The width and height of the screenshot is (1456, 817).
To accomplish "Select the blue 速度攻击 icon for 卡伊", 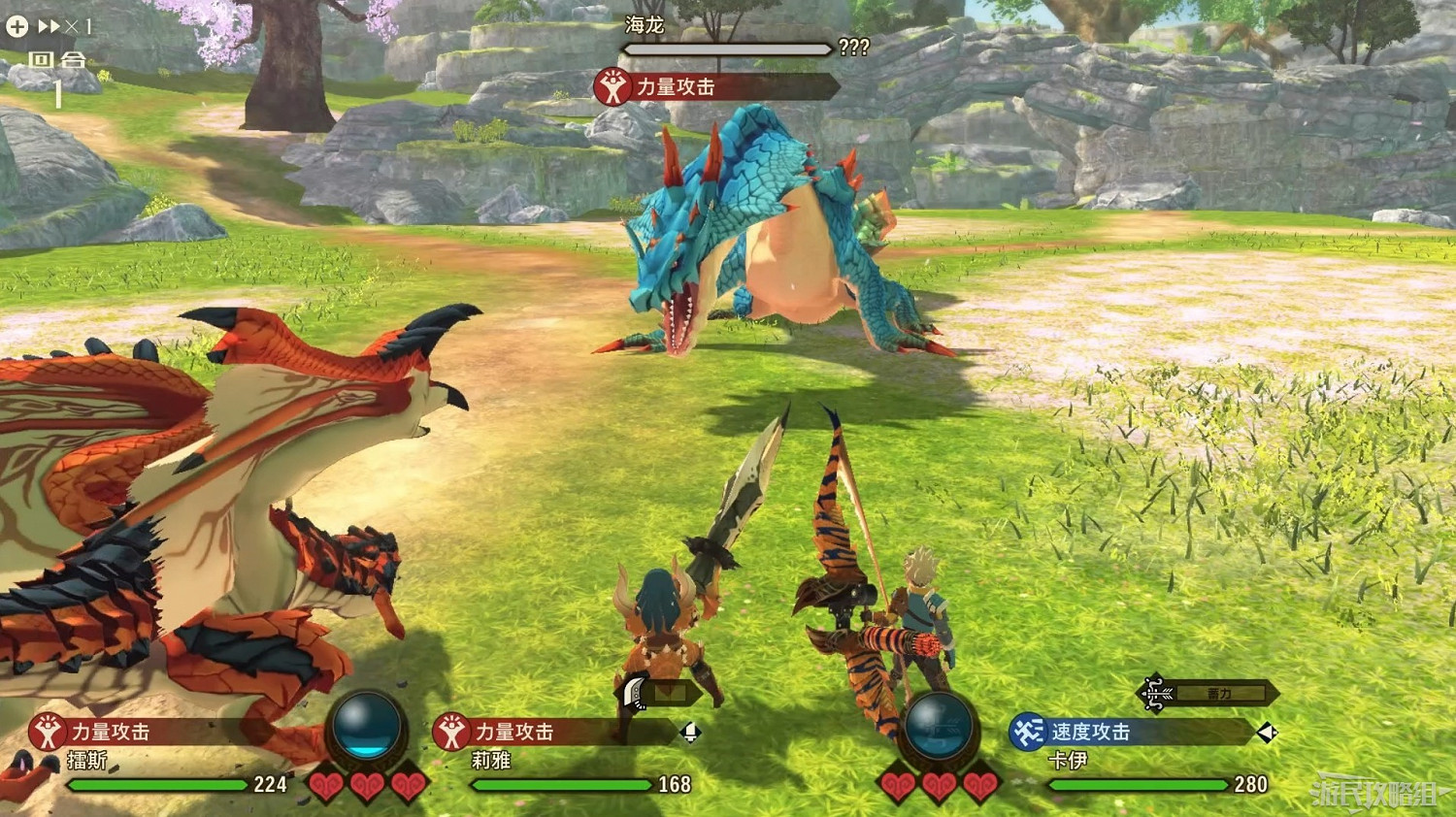I will point(1029,734).
